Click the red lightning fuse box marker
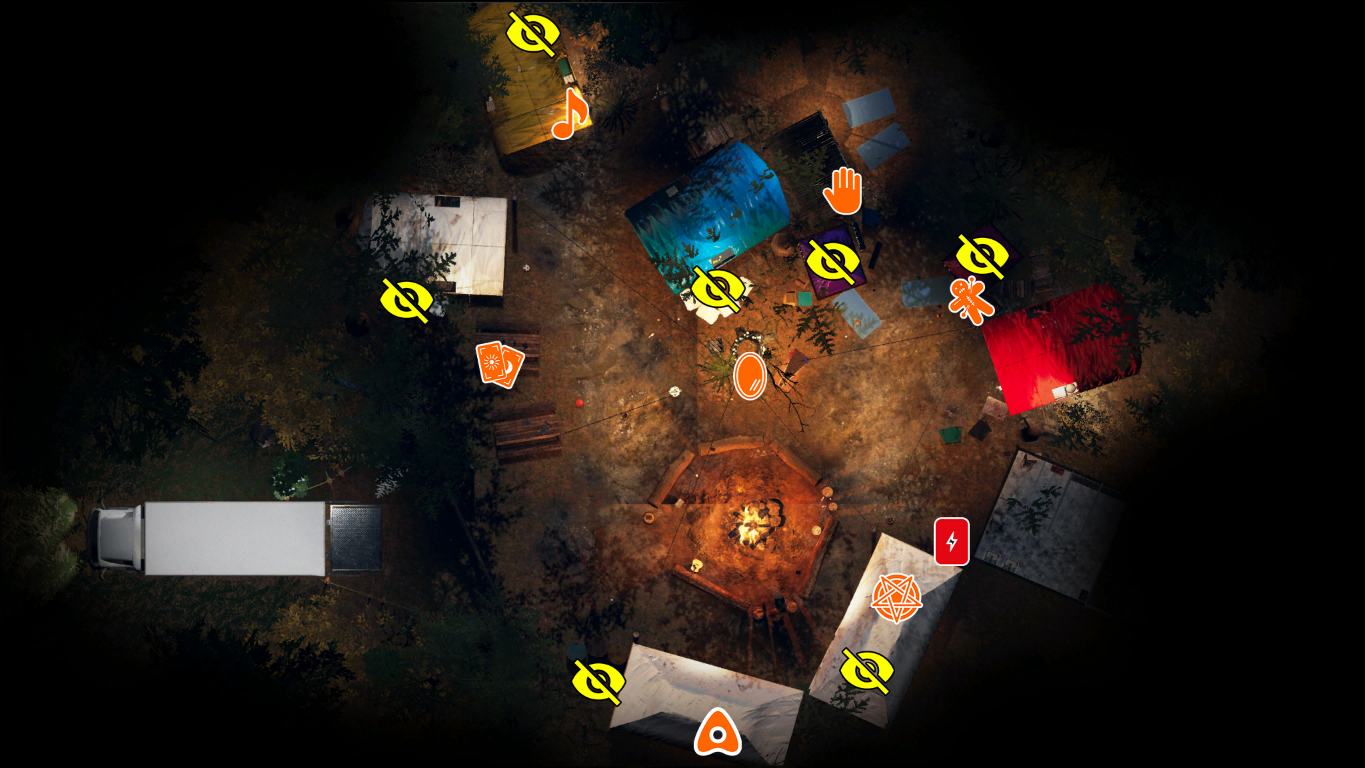The width and height of the screenshot is (1365, 768). pos(951,541)
